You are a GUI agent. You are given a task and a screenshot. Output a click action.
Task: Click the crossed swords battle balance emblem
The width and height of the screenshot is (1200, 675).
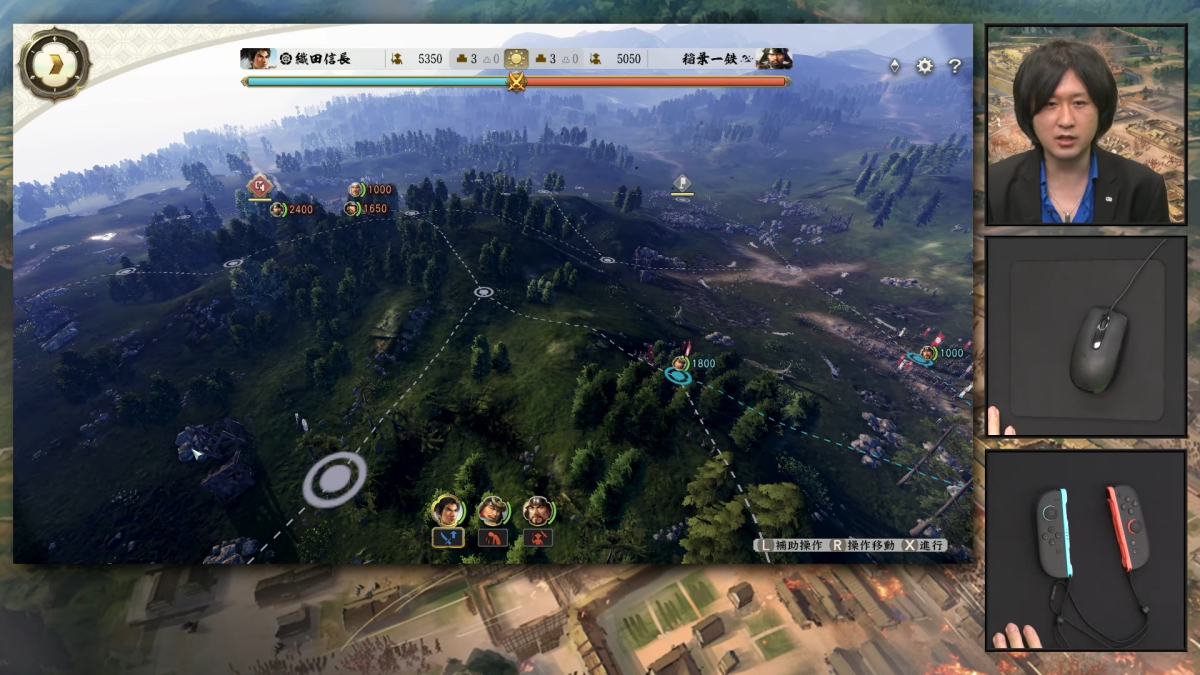pyautogui.click(x=516, y=82)
